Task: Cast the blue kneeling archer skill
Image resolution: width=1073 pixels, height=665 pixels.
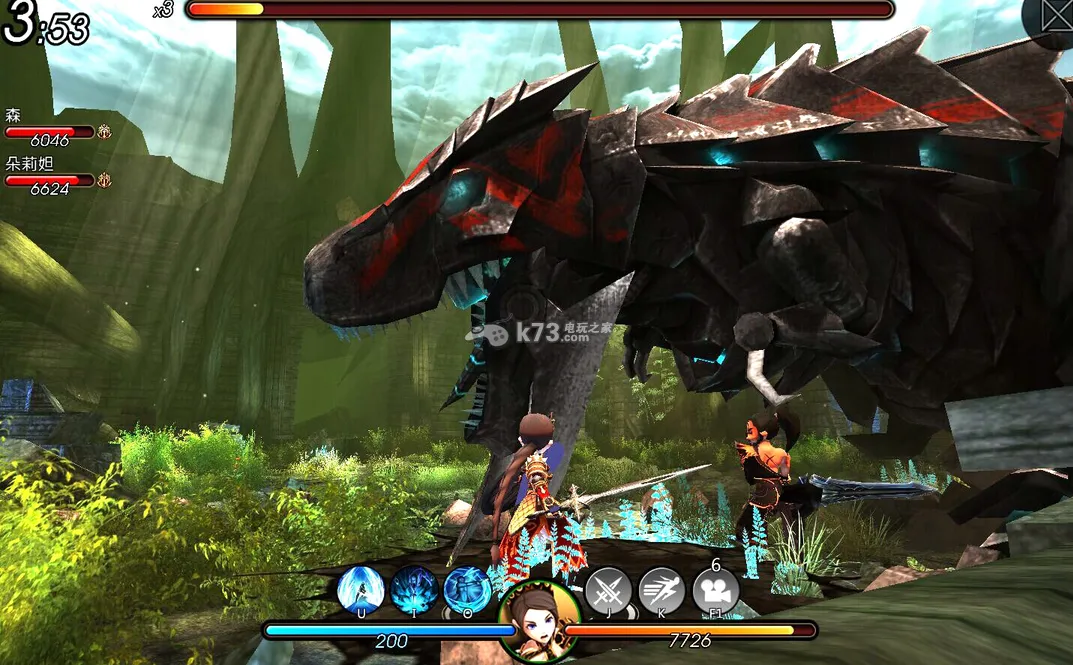Action: point(467,589)
